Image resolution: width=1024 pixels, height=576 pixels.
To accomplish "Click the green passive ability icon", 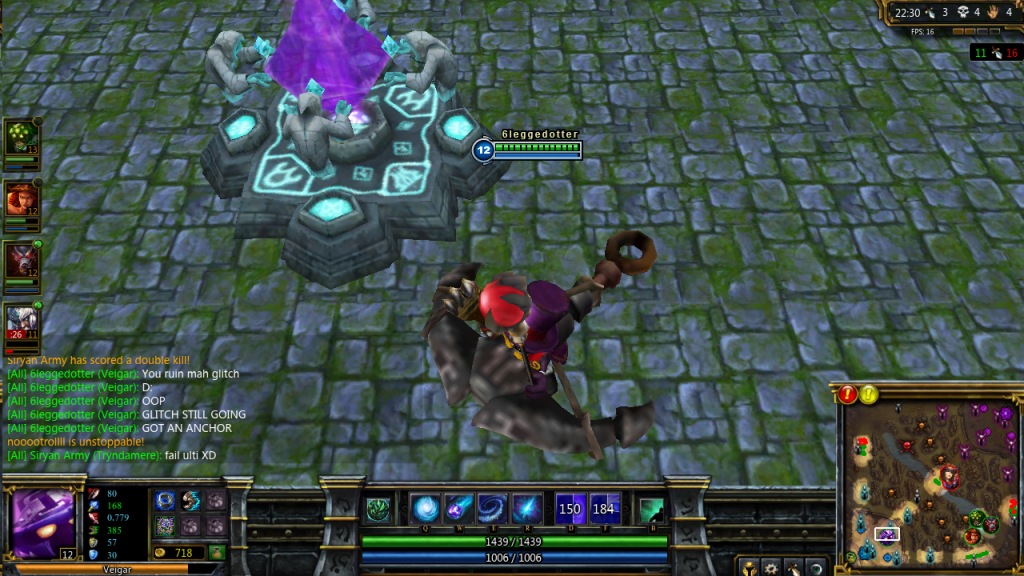I will pos(378,509).
